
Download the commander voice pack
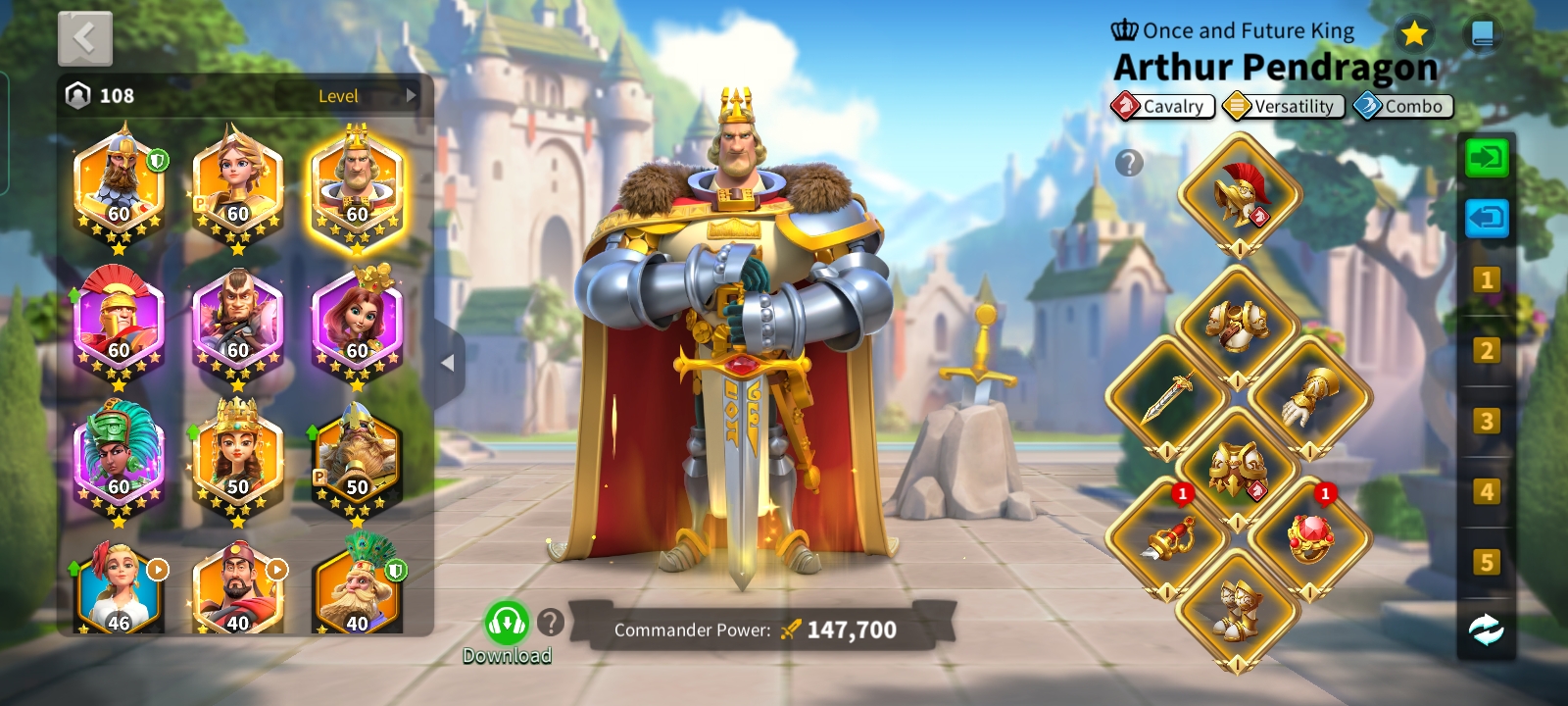(x=507, y=624)
